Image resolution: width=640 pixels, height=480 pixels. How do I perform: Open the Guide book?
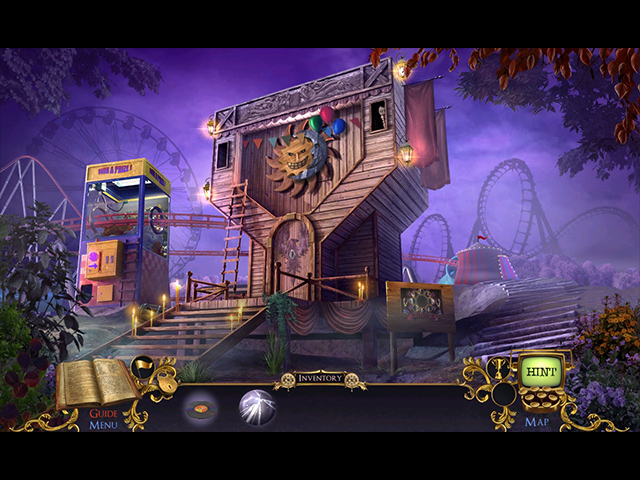(x=96, y=384)
